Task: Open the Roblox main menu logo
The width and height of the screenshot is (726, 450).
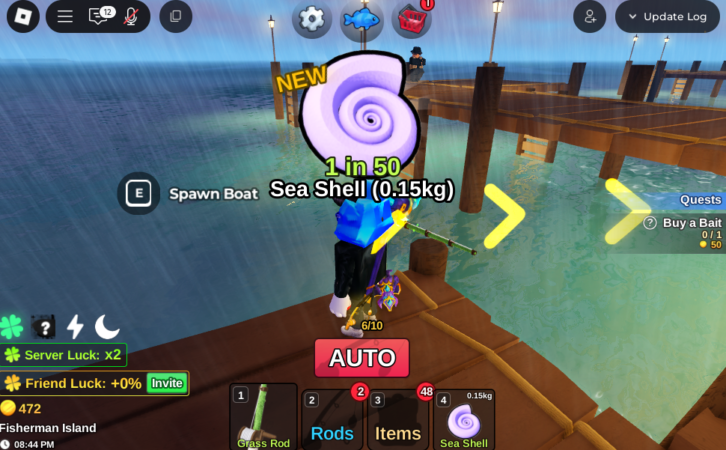Action: coord(21,16)
